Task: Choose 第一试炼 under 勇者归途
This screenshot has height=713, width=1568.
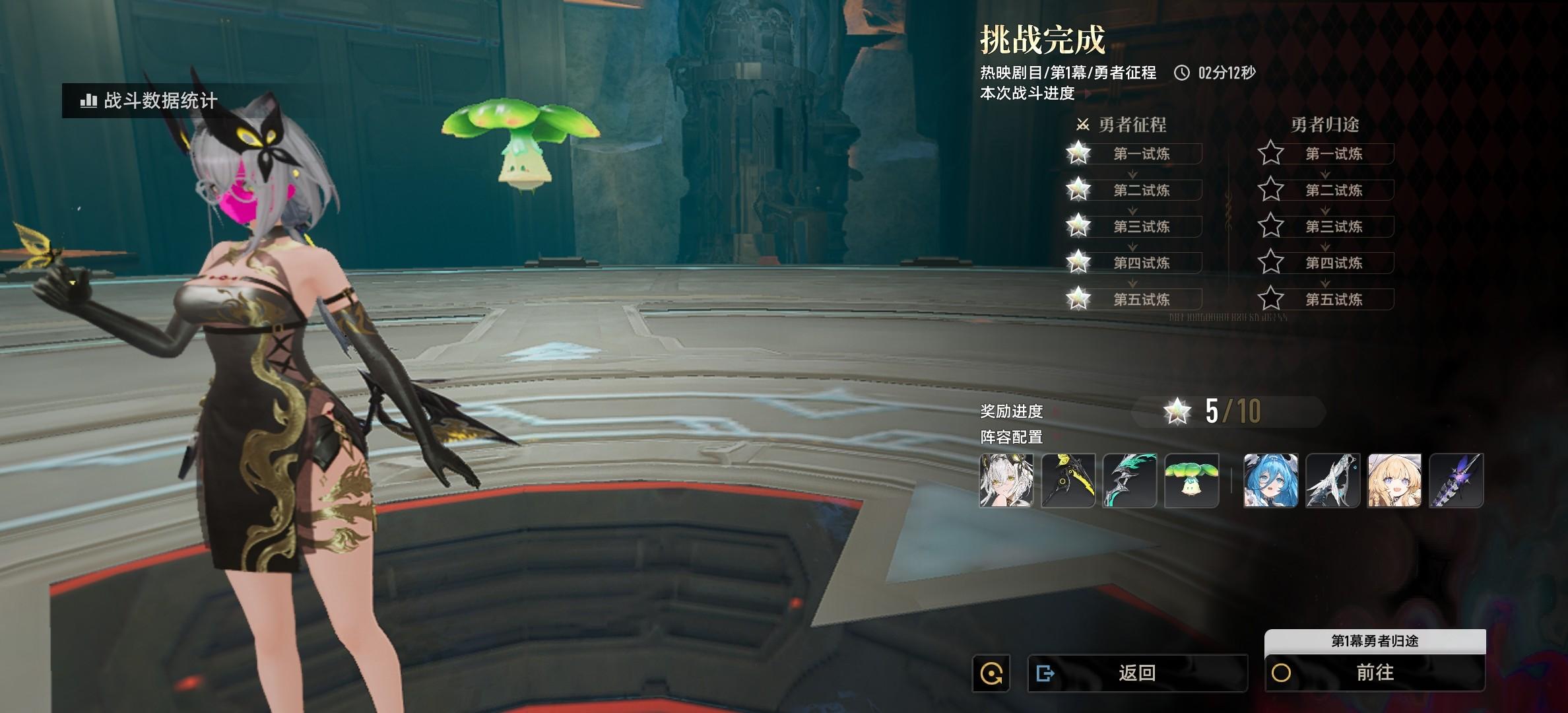Action: click(1333, 154)
